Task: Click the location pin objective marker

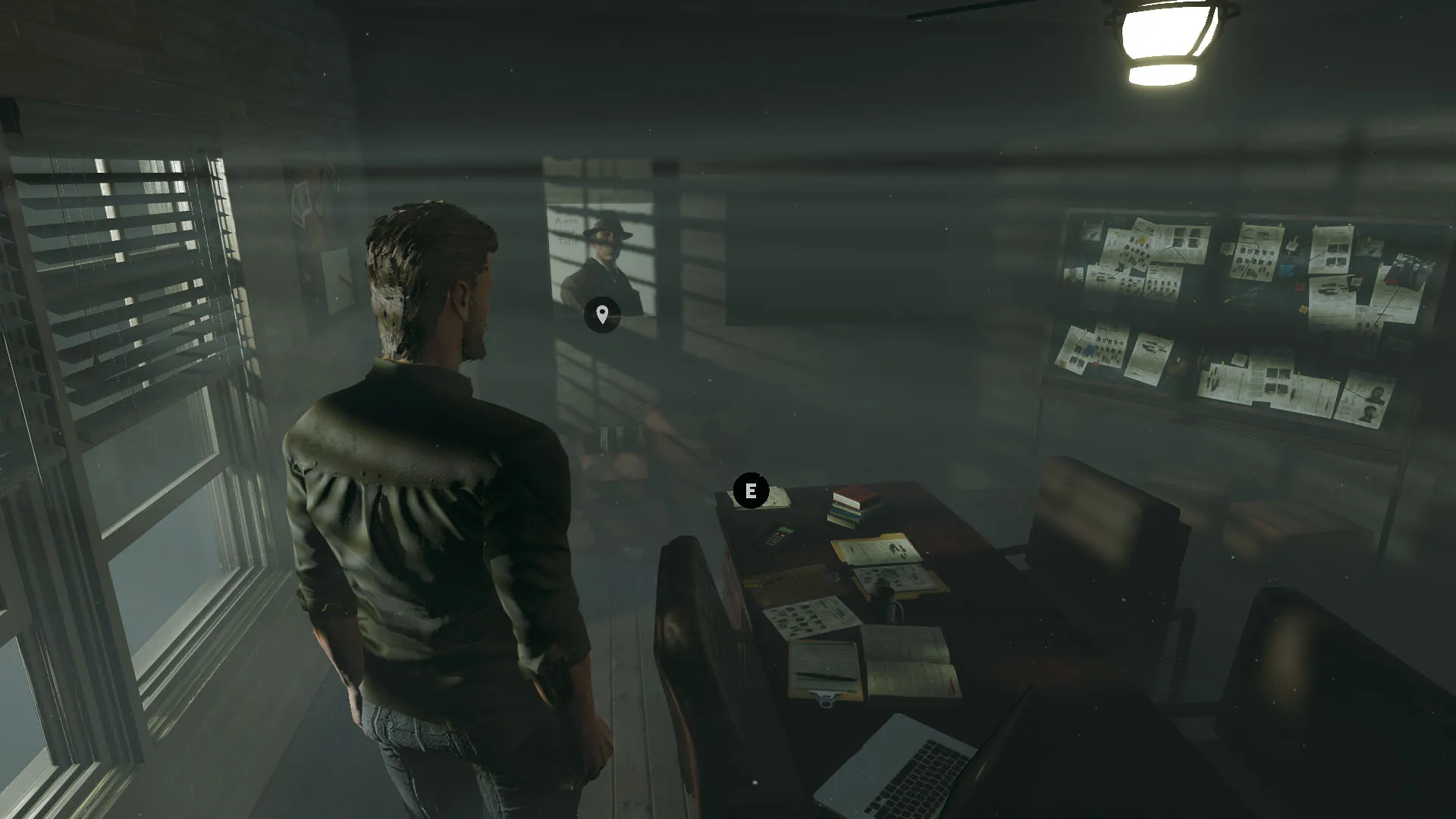Action: click(x=602, y=314)
